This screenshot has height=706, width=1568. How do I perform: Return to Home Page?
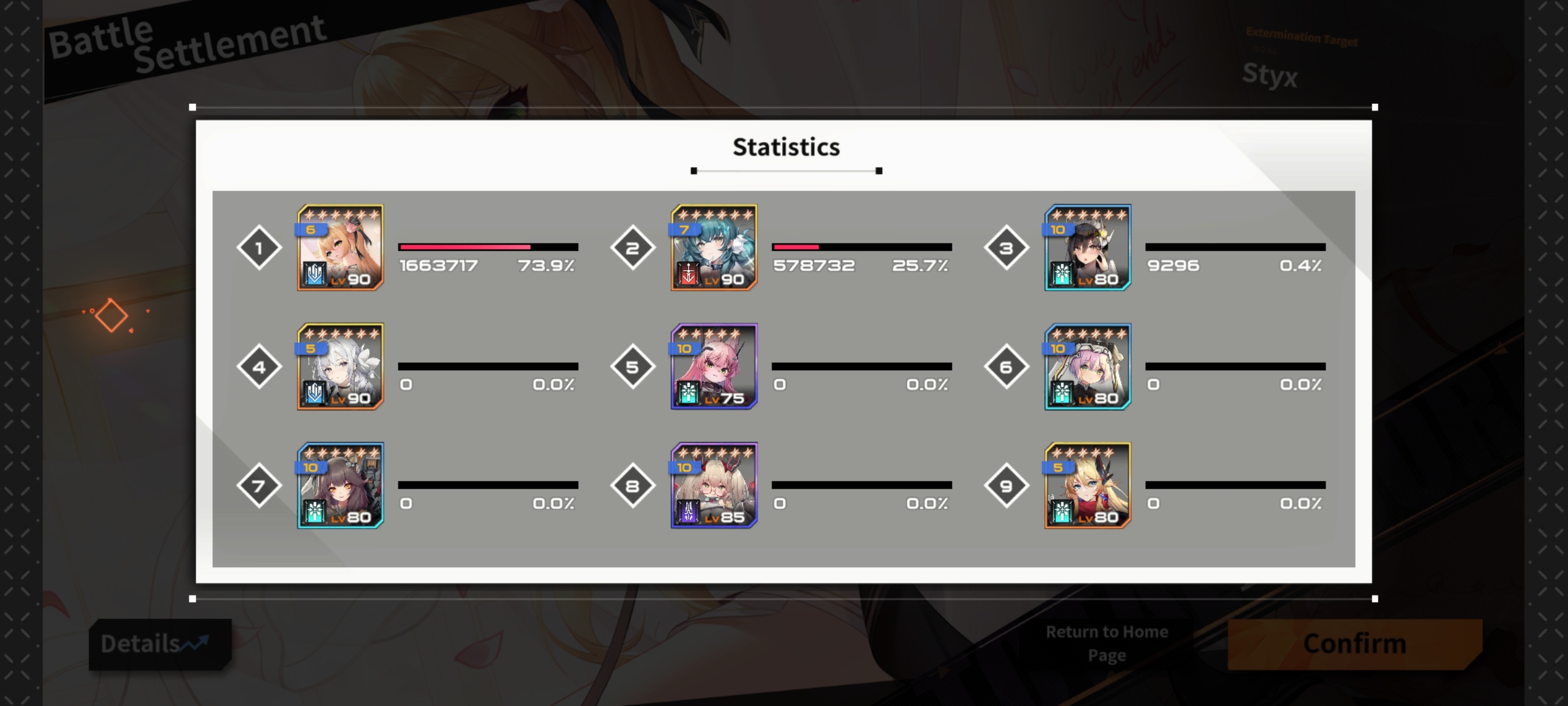pos(1107,643)
